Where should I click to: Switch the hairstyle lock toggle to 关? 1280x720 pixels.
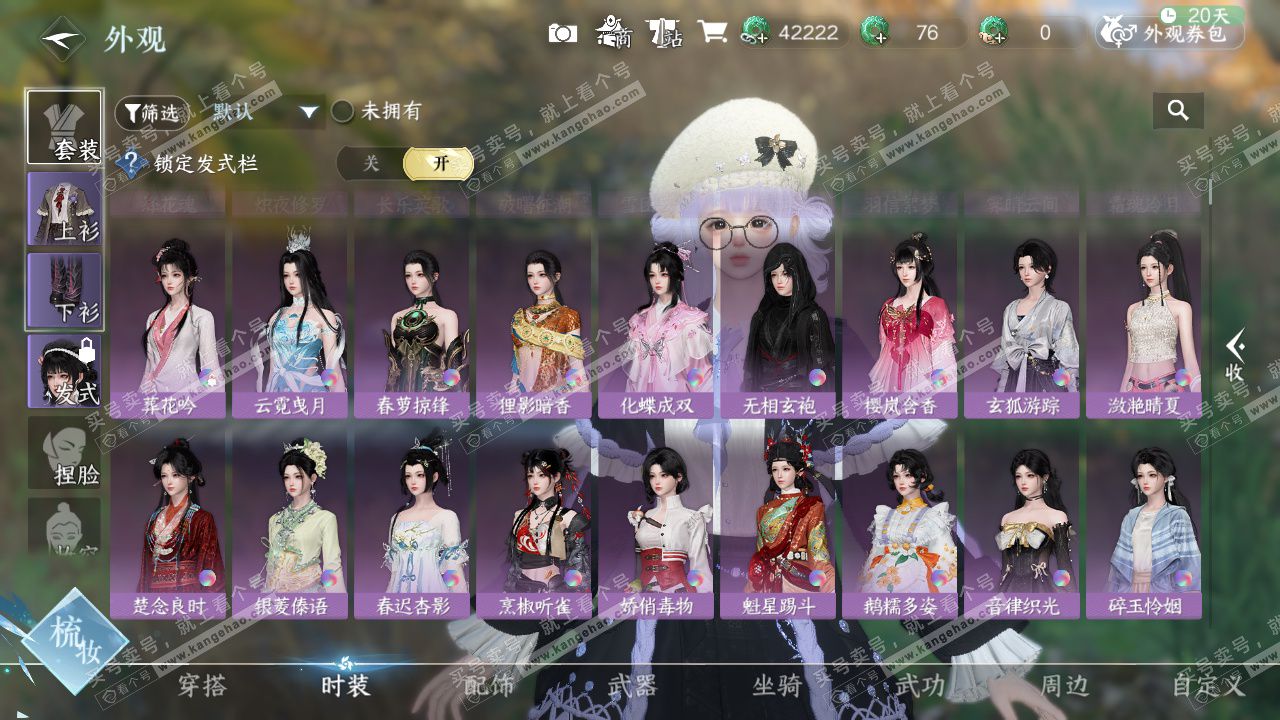pyautogui.click(x=371, y=164)
